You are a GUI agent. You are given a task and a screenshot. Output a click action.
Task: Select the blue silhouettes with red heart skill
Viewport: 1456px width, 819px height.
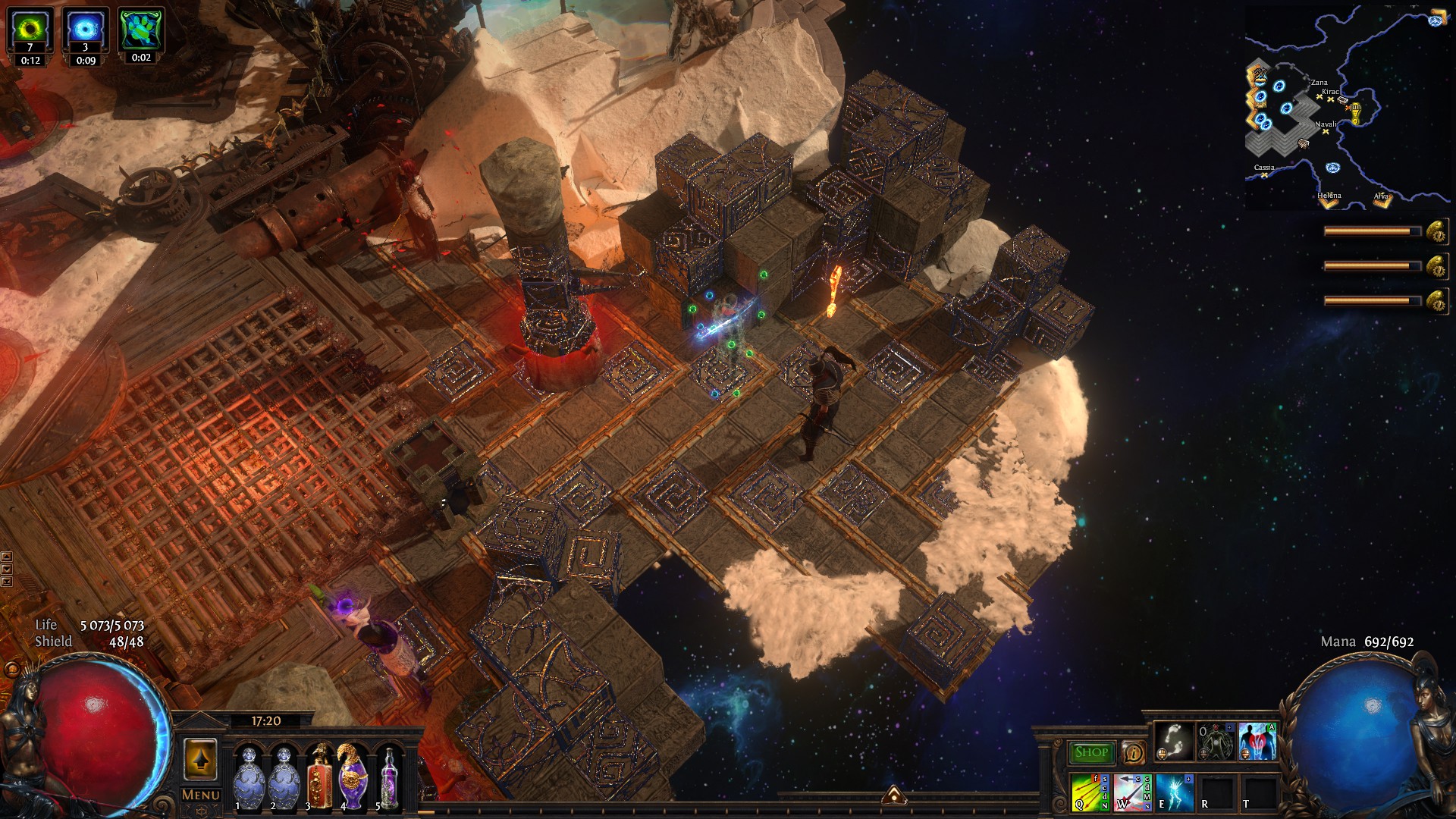tap(1257, 741)
